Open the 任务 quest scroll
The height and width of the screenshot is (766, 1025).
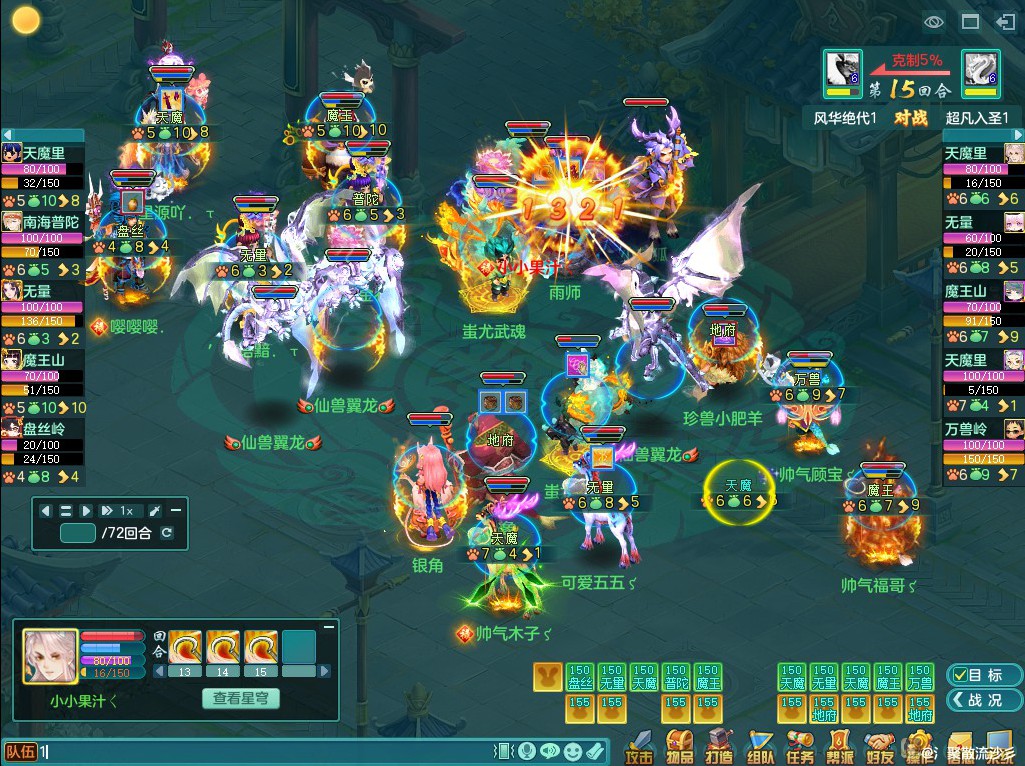pyautogui.click(x=800, y=747)
